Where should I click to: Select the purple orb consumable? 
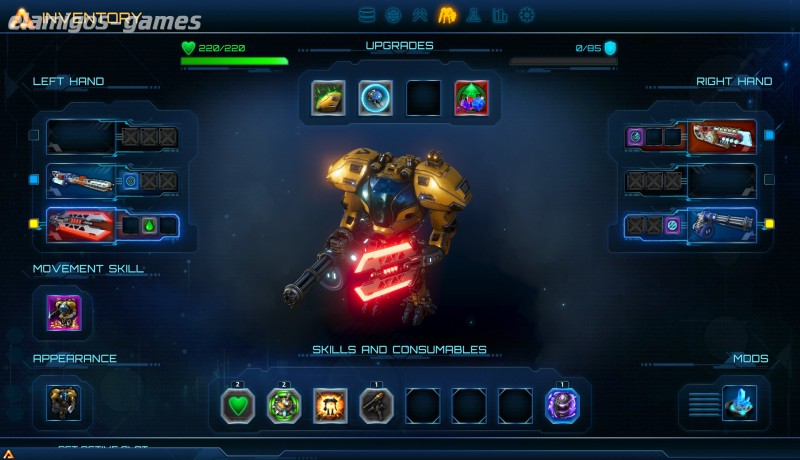pyautogui.click(x=561, y=406)
